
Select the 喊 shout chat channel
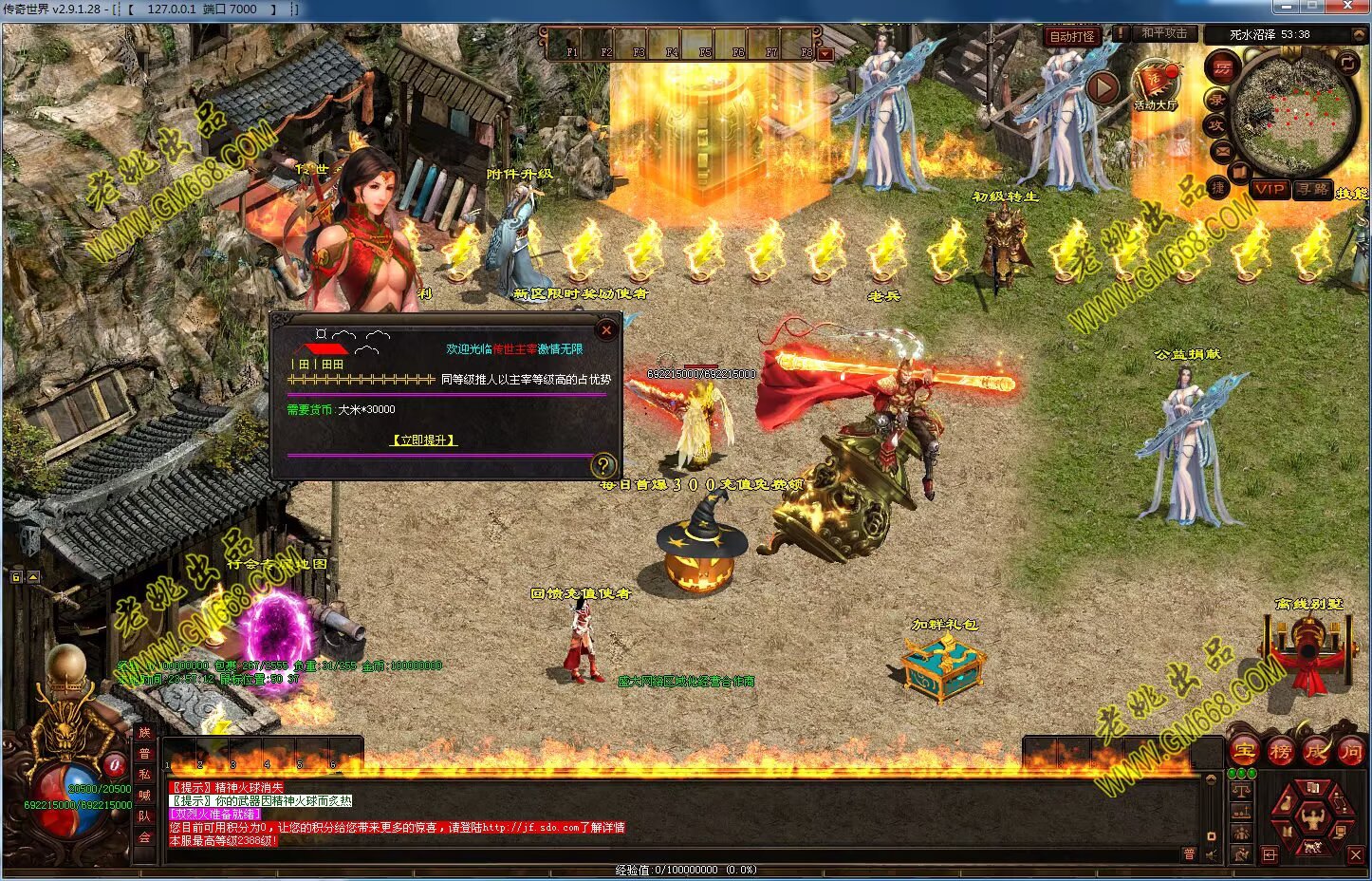[144, 796]
